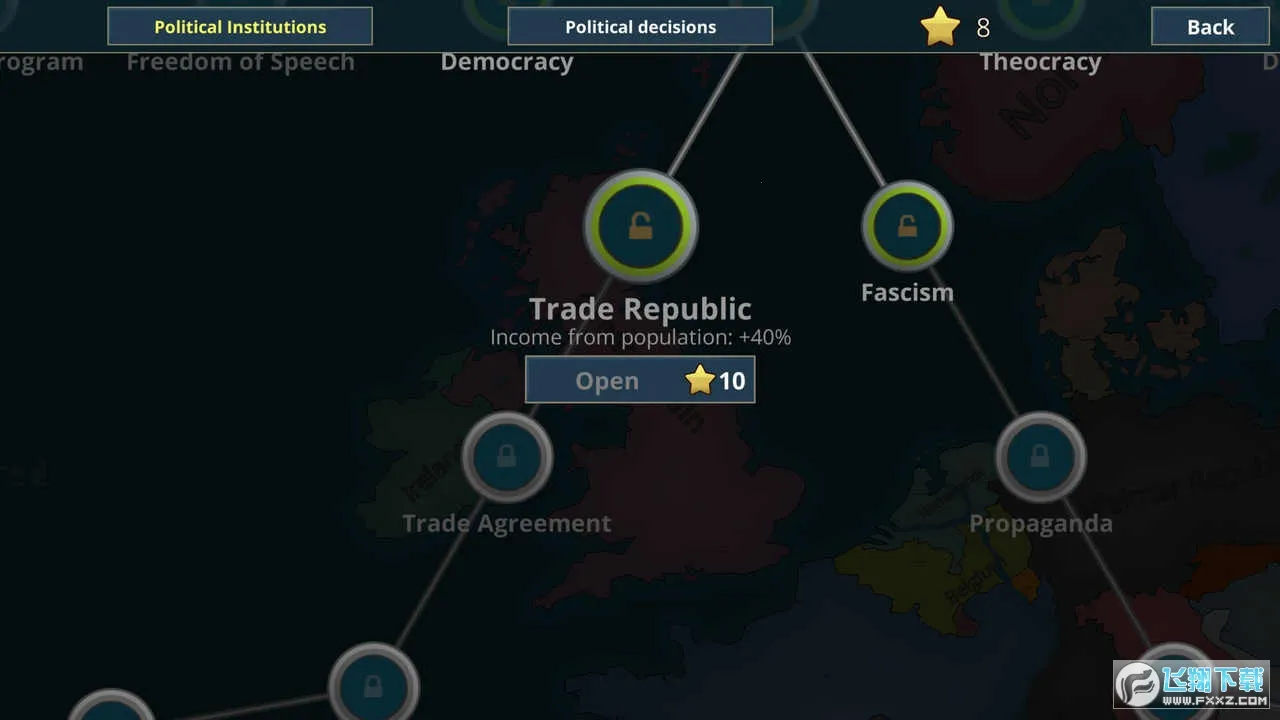The height and width of the screenshot is (720, 1280).
Task: Switch to the Political Institutions tab
Action: point(240,26)
